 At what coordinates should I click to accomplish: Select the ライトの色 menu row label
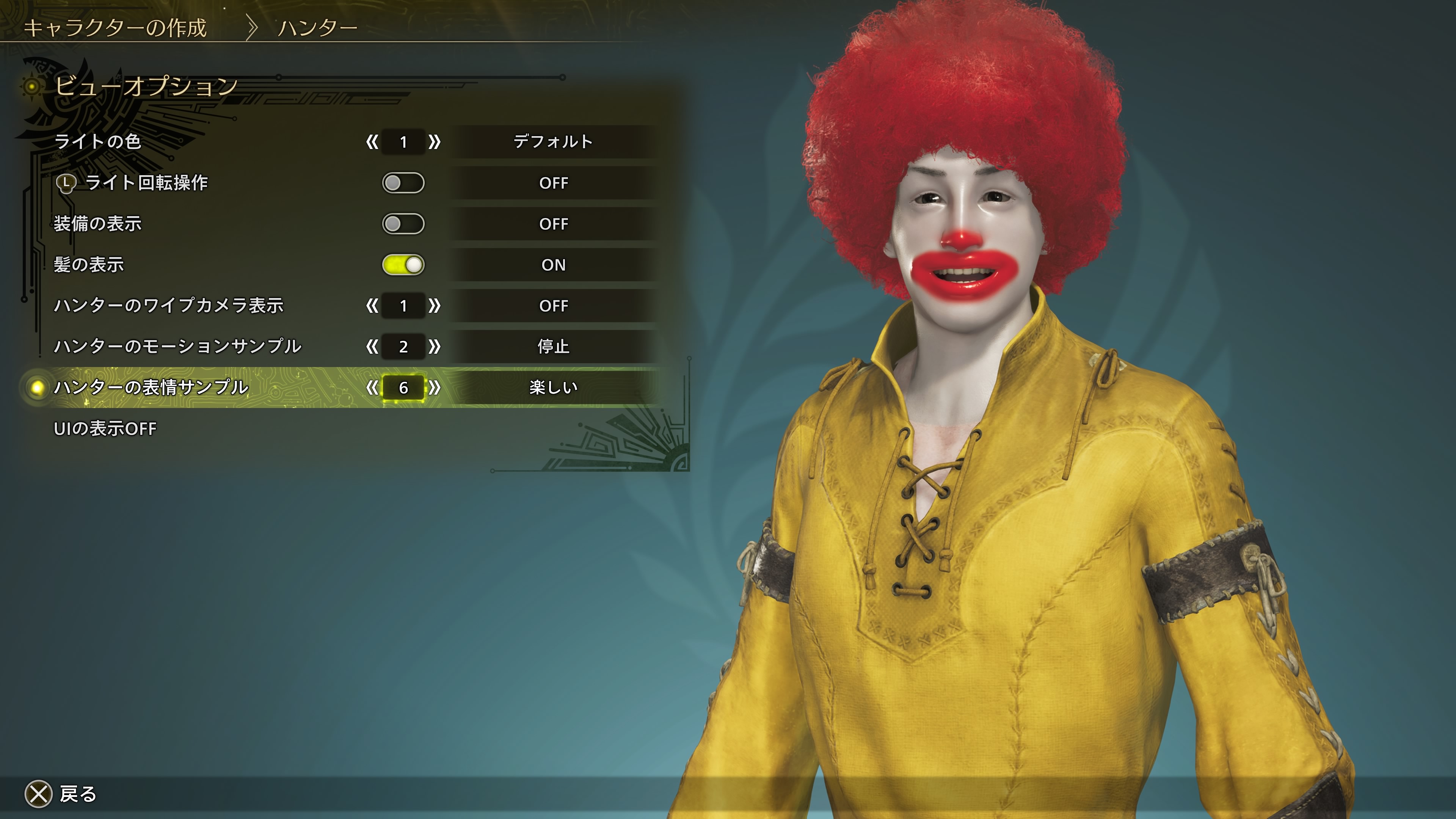[97, 141]
